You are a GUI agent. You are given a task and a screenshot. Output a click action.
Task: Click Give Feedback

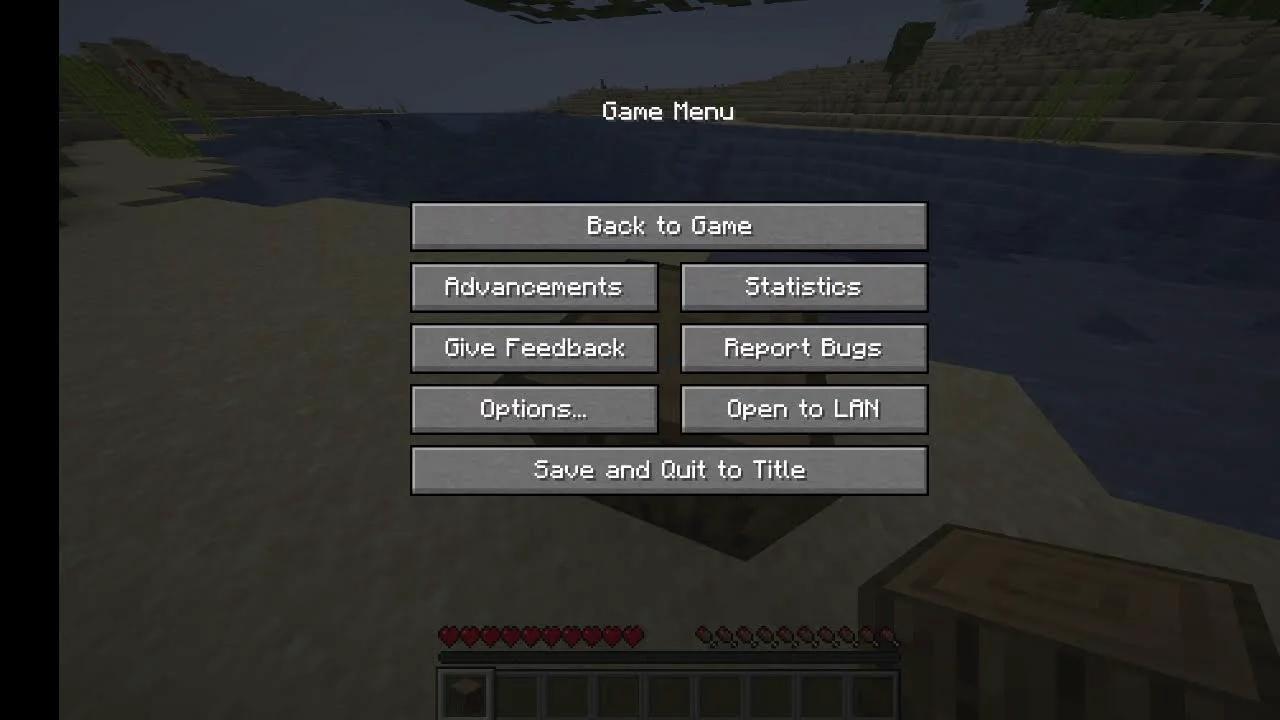tap(533, 348)
